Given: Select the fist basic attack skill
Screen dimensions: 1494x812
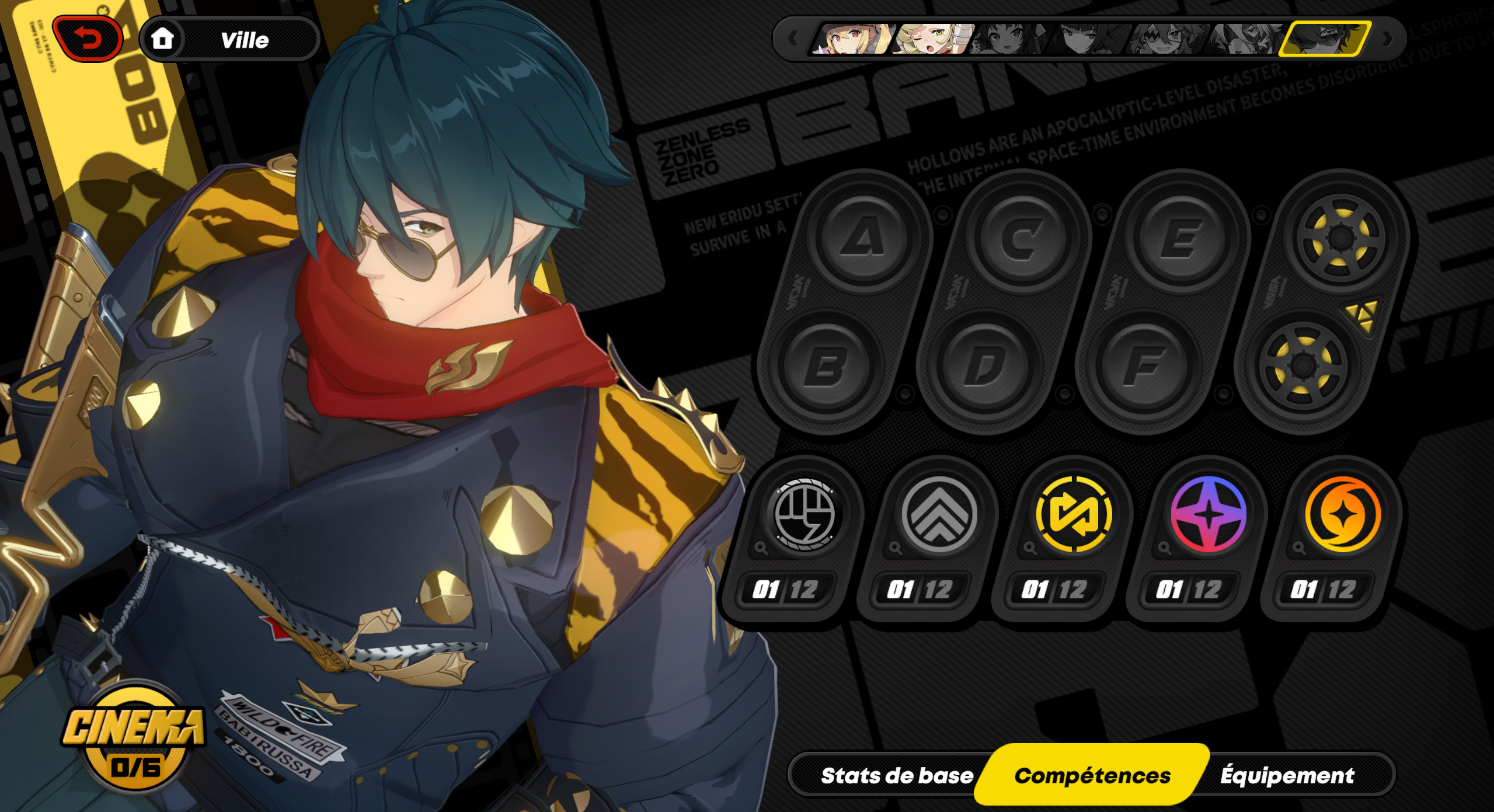Looking at the screenshot, I should coord(804,515).
